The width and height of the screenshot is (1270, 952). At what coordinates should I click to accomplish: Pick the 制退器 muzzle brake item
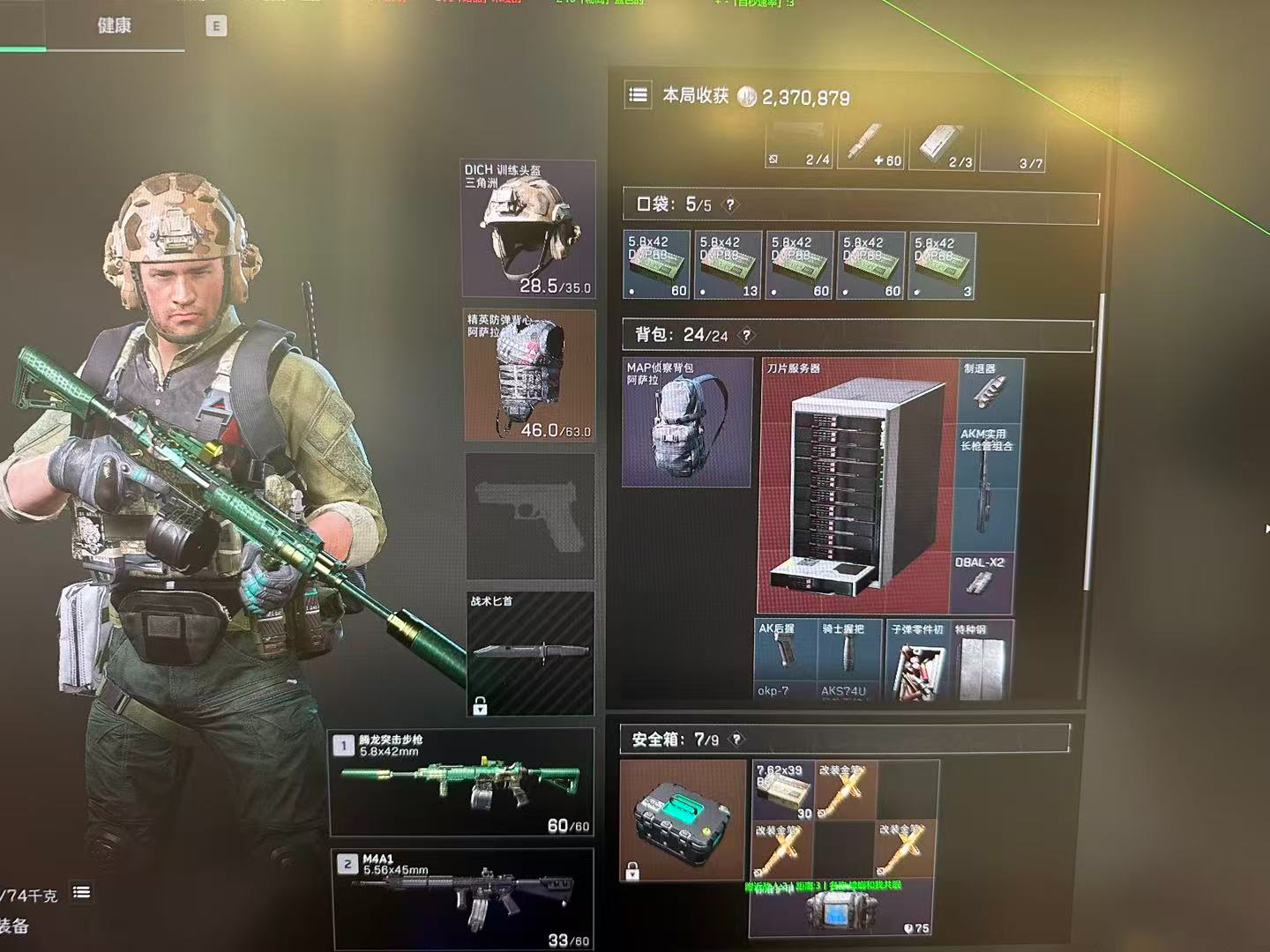point(989,390)
